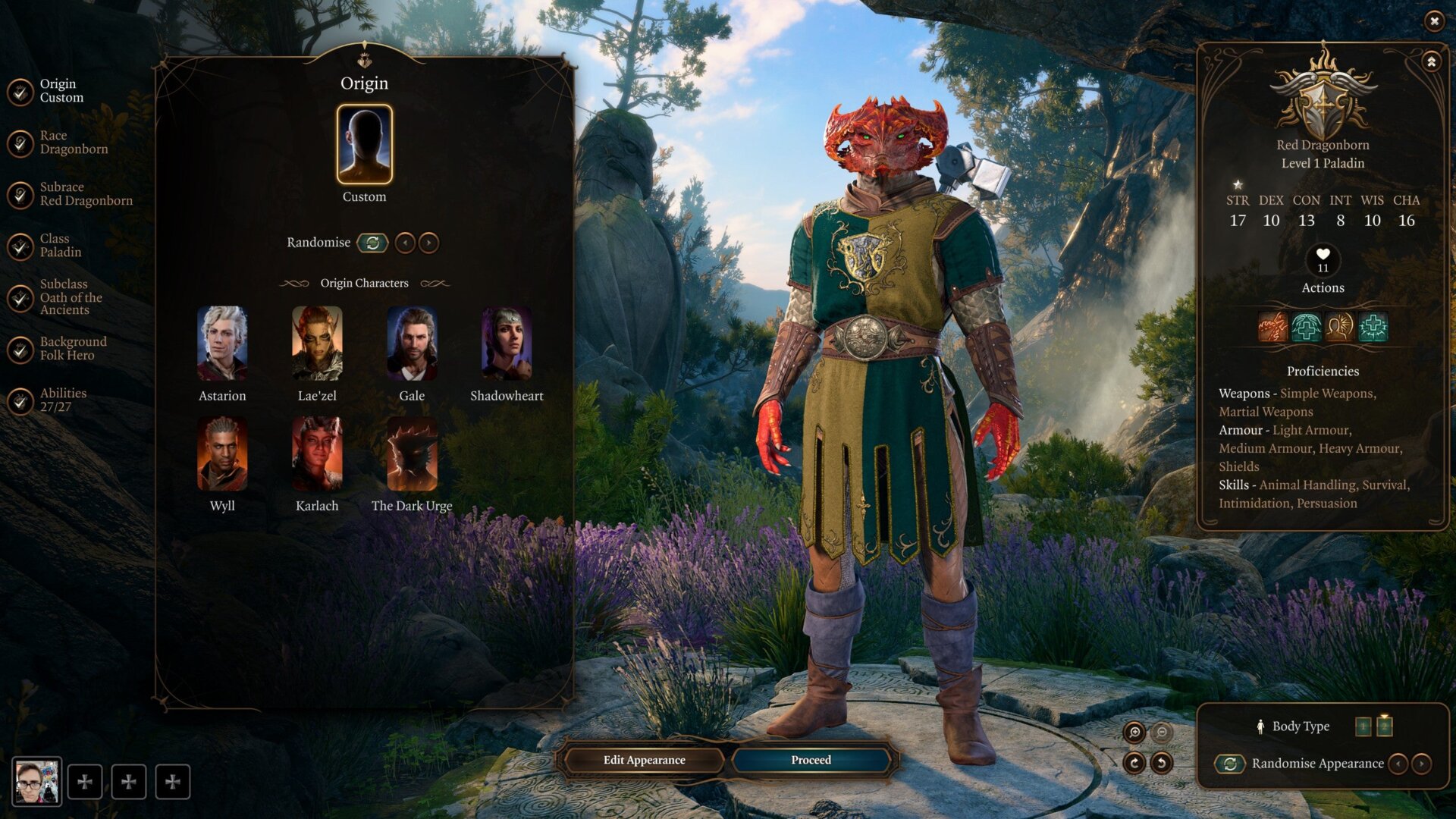Select the Divine Sense action icon
The height and width of the screenshot is (819, 1456).
click(x=1339, y=327)
